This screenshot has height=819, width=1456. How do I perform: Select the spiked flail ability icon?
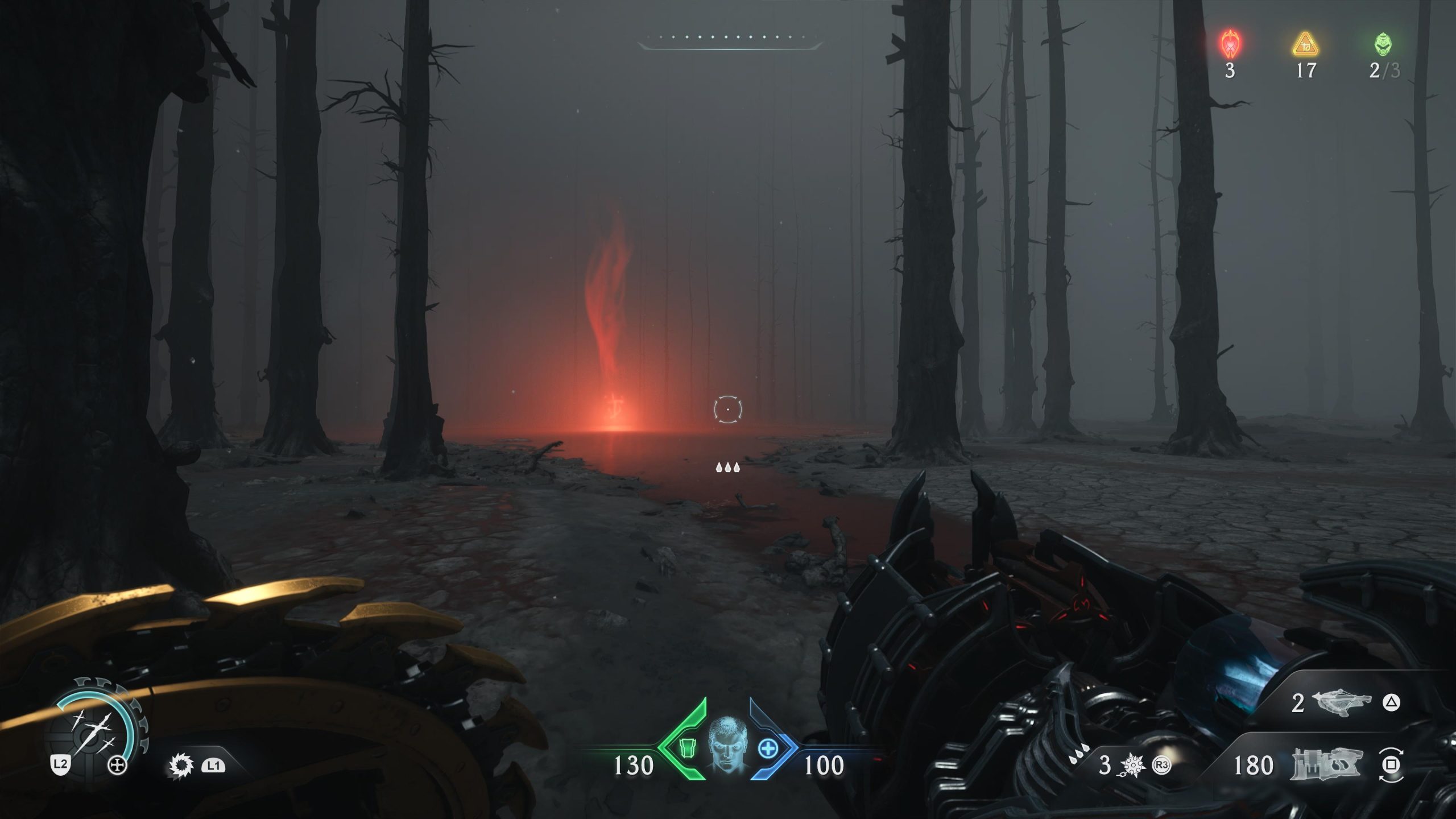coord(1132,766)
